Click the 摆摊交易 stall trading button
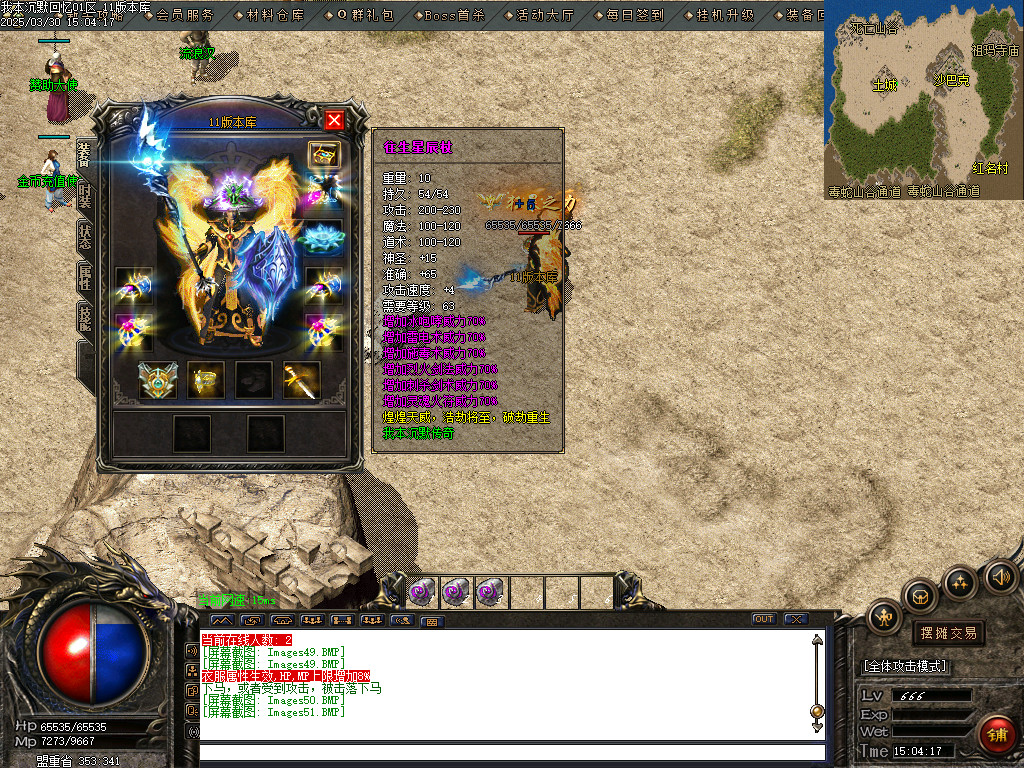 pyautogui.click(x=948, y=633)
